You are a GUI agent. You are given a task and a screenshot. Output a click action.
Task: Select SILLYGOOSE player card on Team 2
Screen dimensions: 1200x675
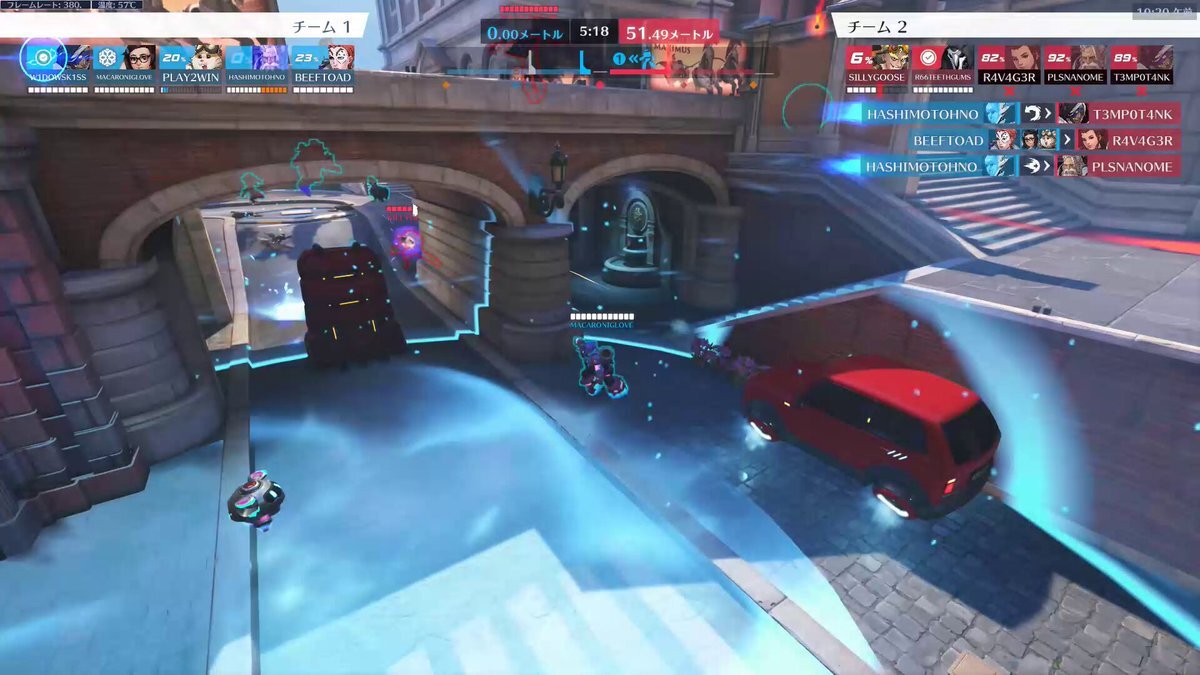[876, 65]
